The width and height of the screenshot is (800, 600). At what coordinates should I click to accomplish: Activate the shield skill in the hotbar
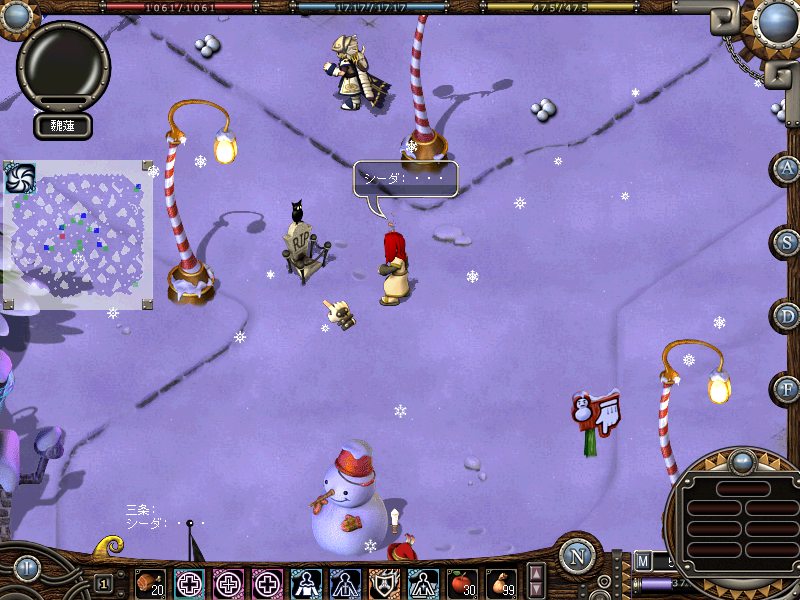(384, 583)
